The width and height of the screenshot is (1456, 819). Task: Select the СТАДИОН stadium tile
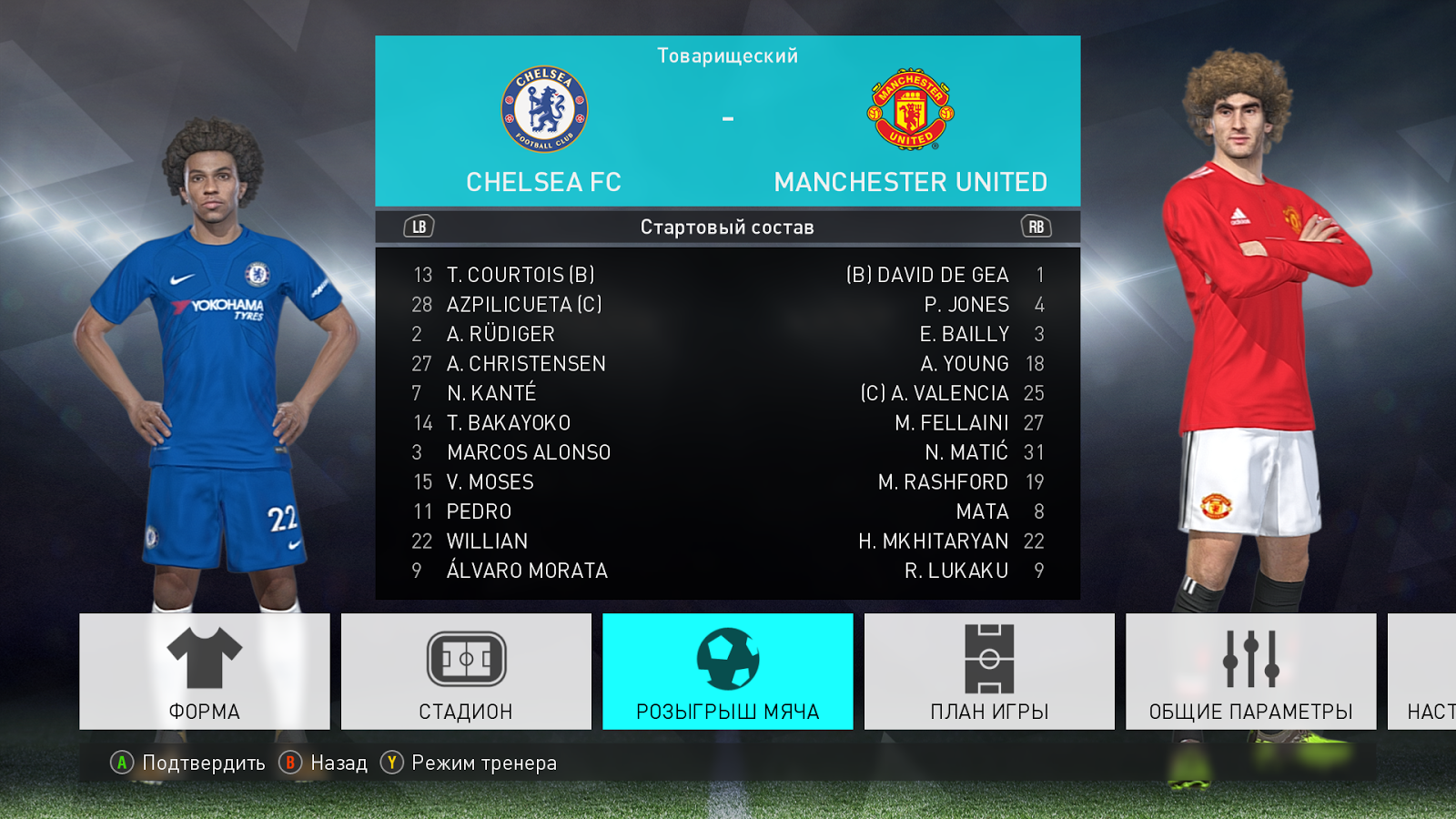tap(466, 672)
